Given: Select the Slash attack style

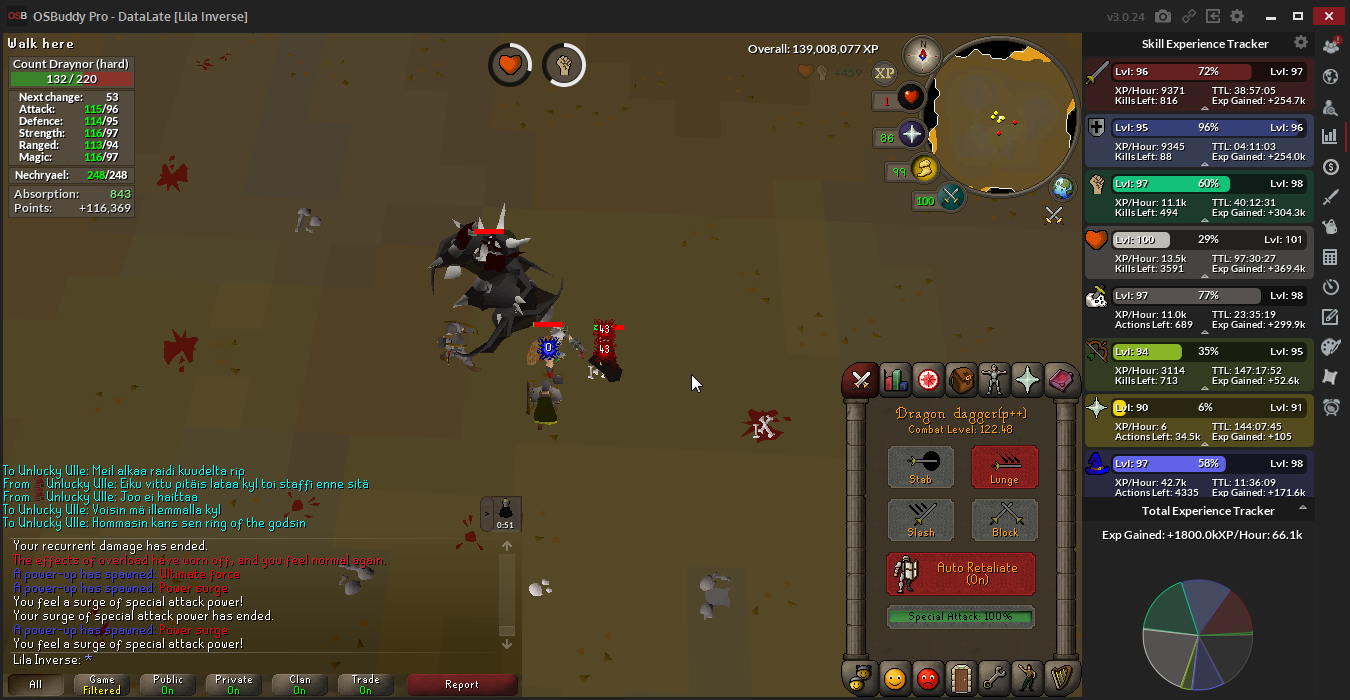Looking at the screenshot, I should pyautogui.click(x=921, y=520).
